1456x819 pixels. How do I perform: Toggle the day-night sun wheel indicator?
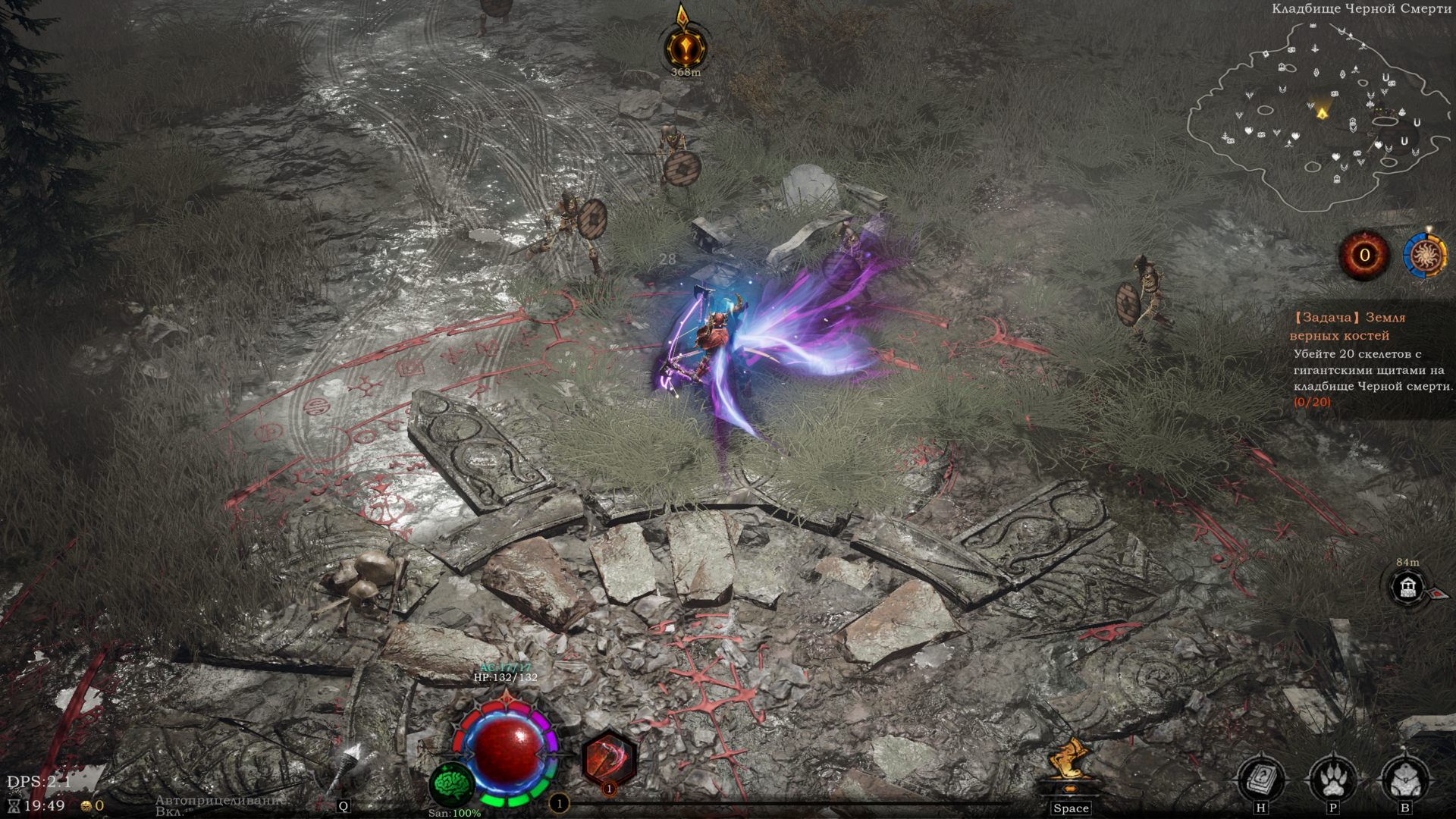pos(1424,256)
